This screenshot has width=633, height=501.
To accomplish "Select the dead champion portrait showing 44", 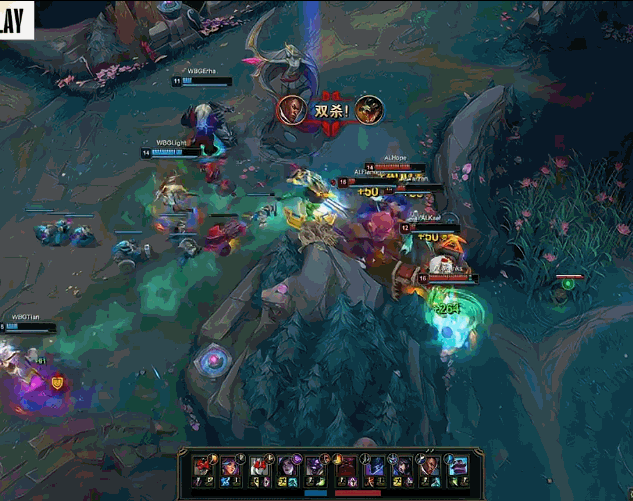I will point(259,466).
